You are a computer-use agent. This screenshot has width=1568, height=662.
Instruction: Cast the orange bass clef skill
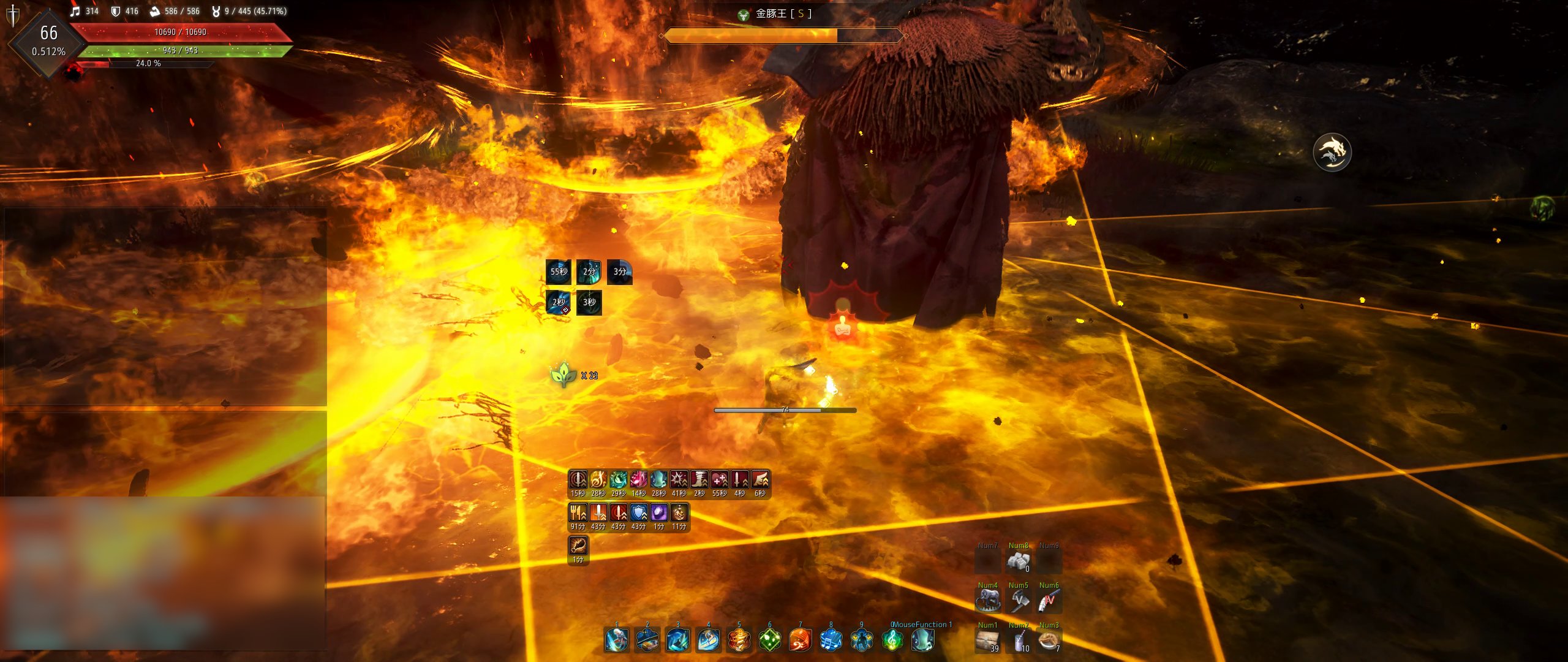click(800, 640)
